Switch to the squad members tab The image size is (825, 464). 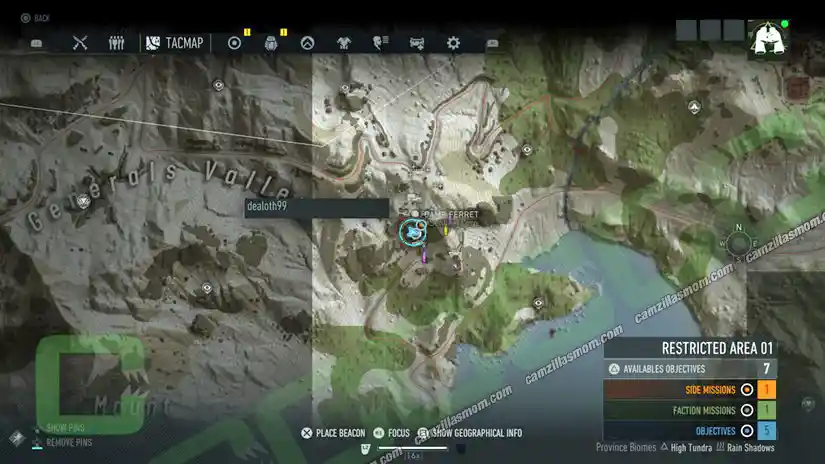[116, 43]
